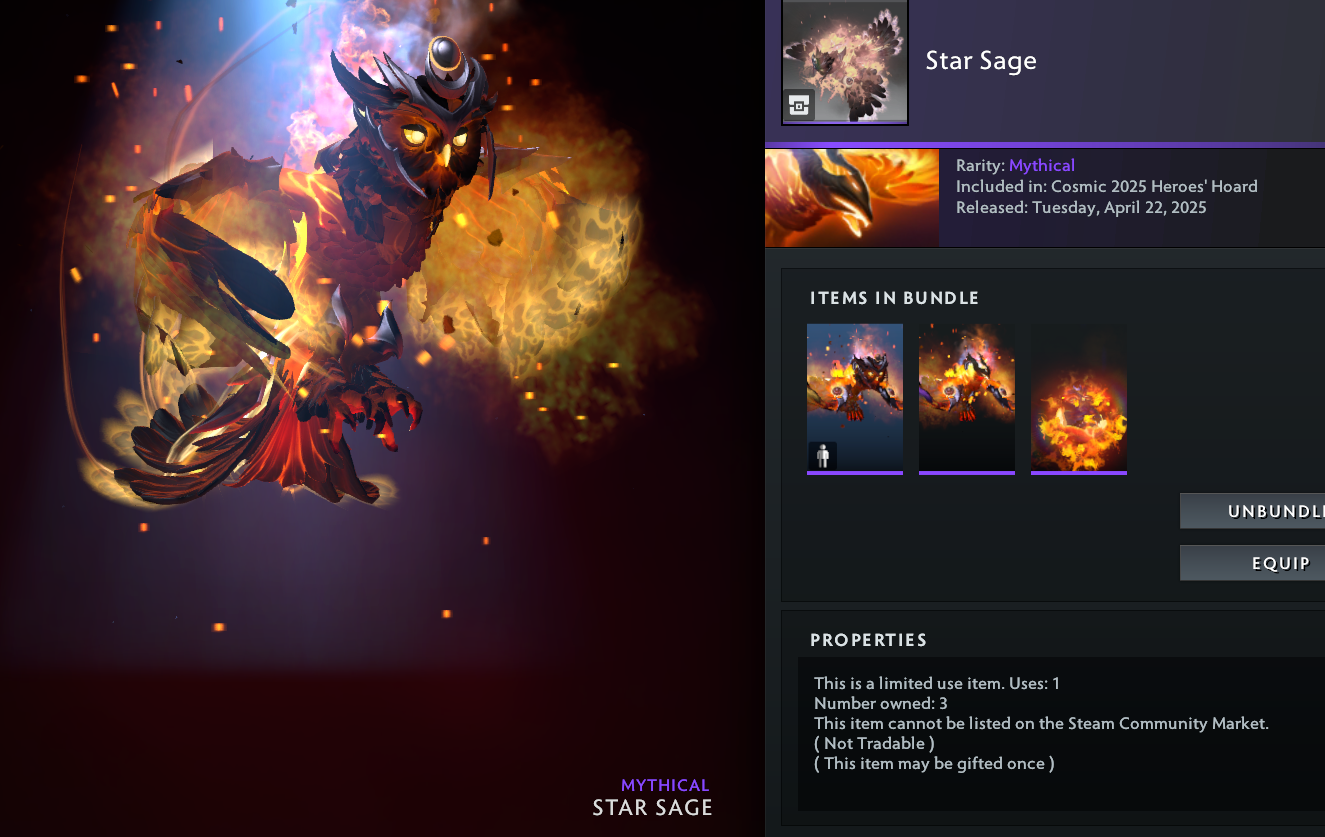The image size is (1325, 837).
Task: Open the middle bundle item thumbnail
Action: 967,398
